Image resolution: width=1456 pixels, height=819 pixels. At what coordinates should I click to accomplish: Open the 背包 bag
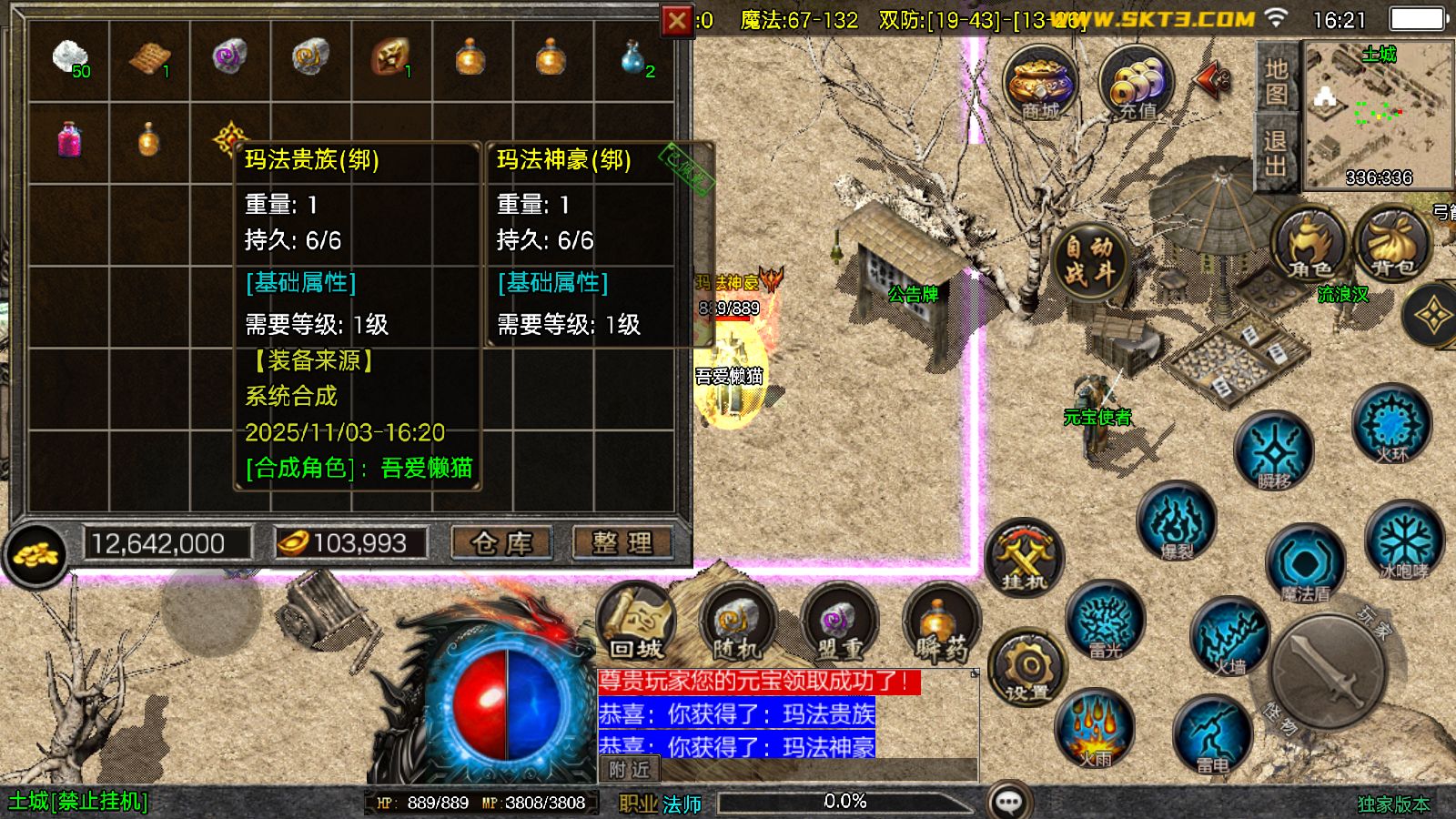coord(1392,244)
